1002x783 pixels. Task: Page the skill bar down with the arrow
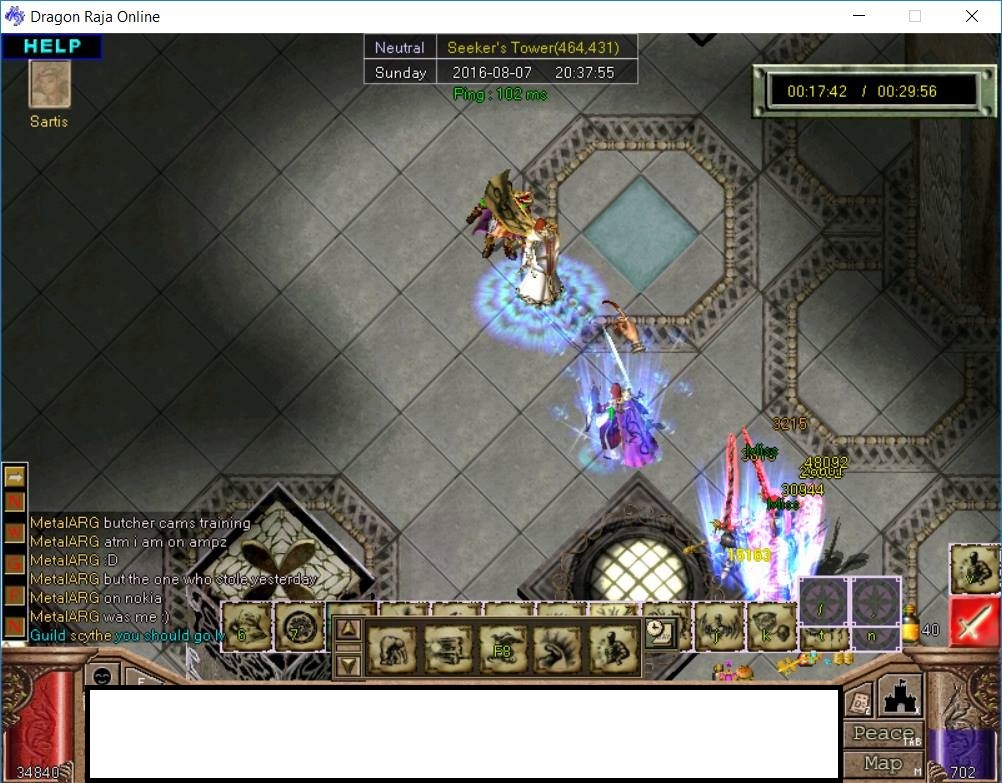click(348, 664)
